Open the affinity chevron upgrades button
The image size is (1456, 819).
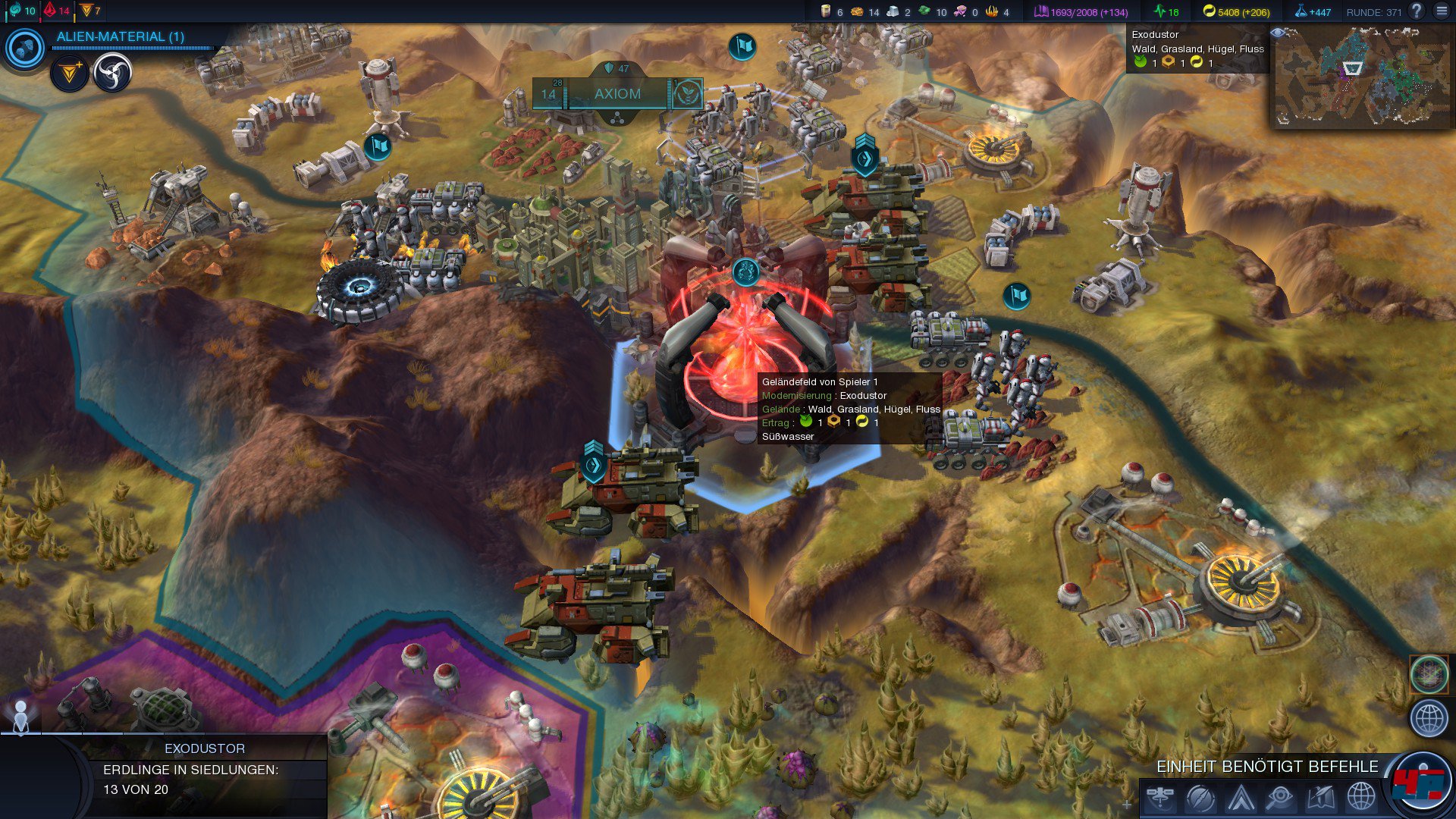pyautogui.click(x=1241, y=798)
